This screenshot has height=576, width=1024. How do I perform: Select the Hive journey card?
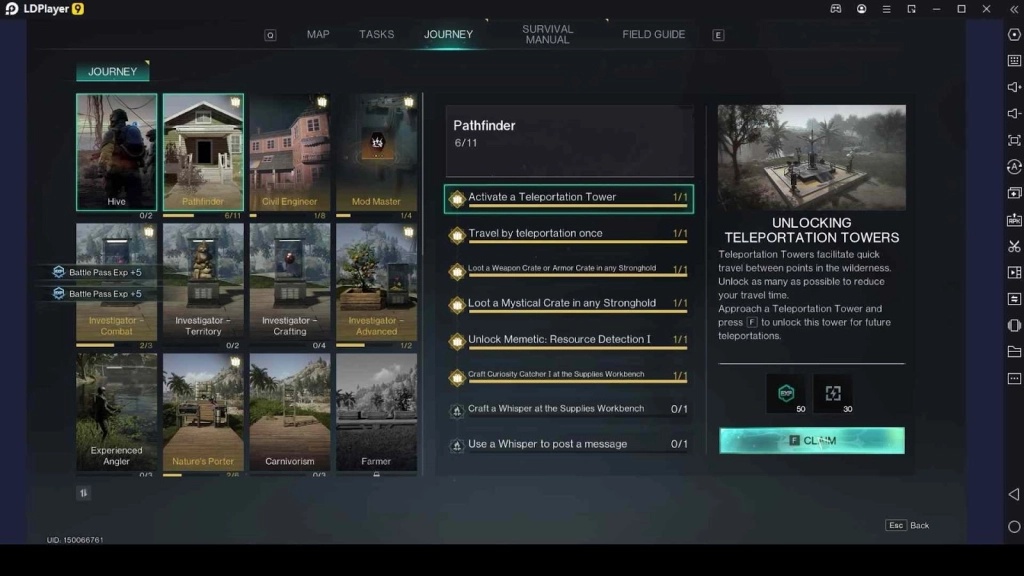pyautogui.click(x=117, y=151)
